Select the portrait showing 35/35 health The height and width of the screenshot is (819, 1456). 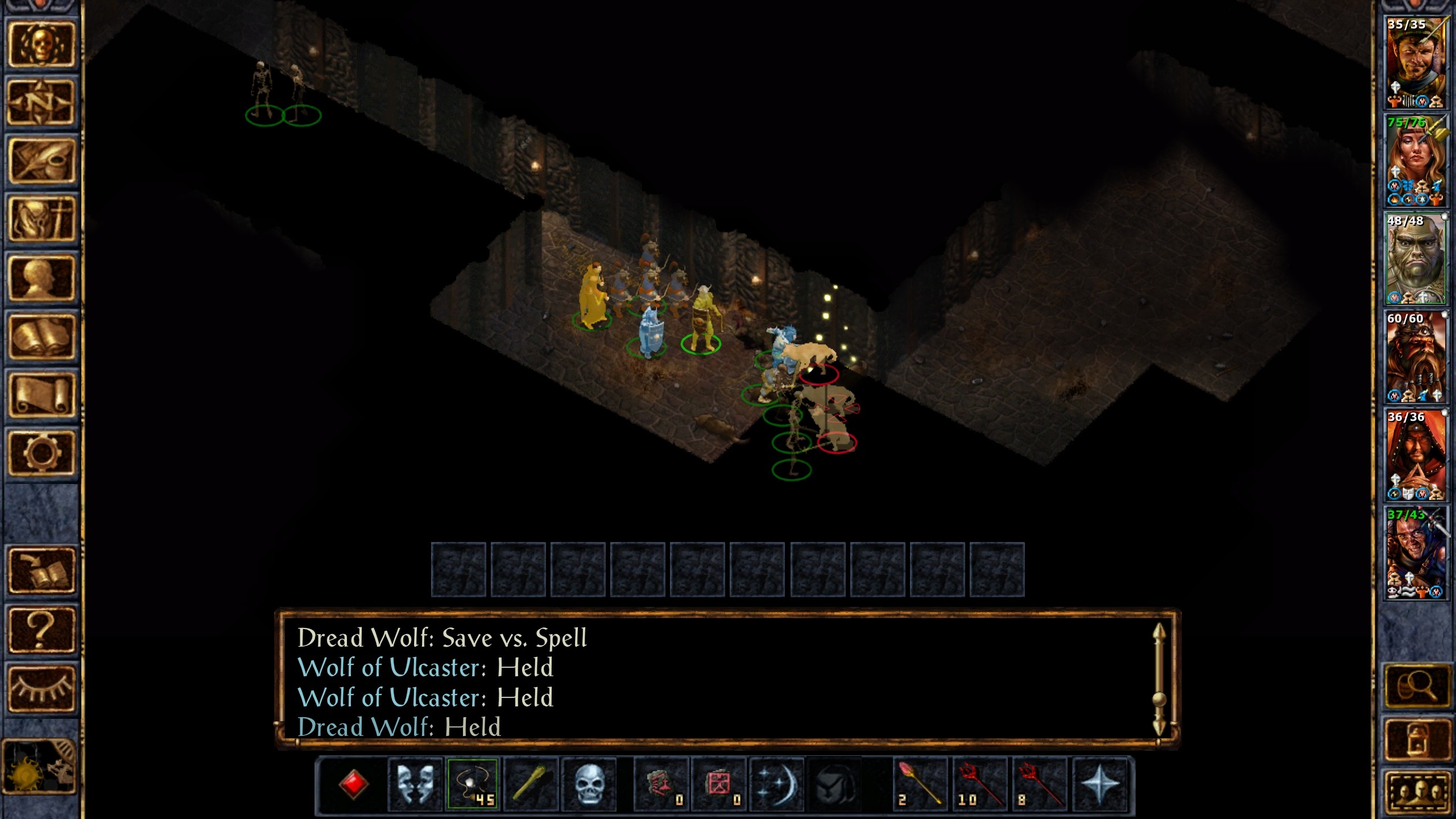[1414, 63]
